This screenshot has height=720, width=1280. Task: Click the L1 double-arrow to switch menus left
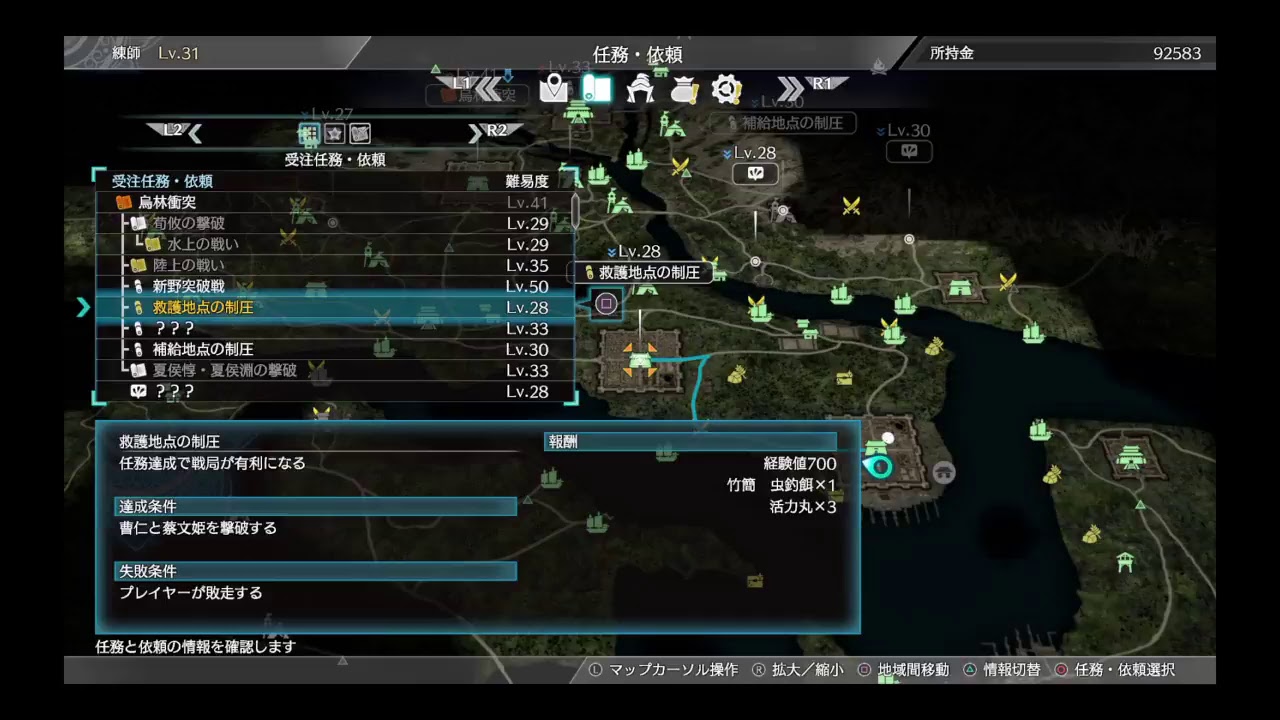click(490, 86)
